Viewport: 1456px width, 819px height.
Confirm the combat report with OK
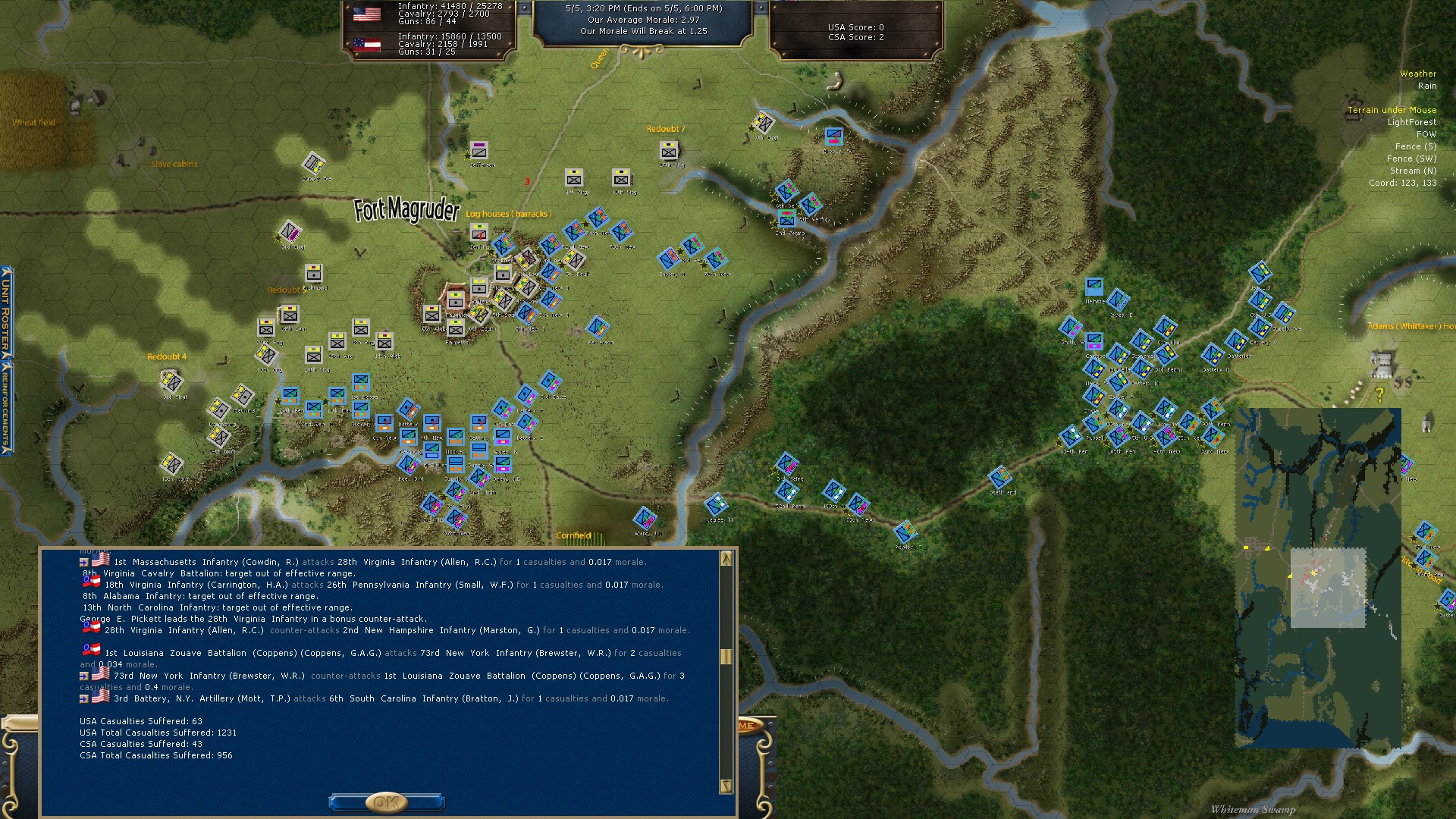point(386,802)
